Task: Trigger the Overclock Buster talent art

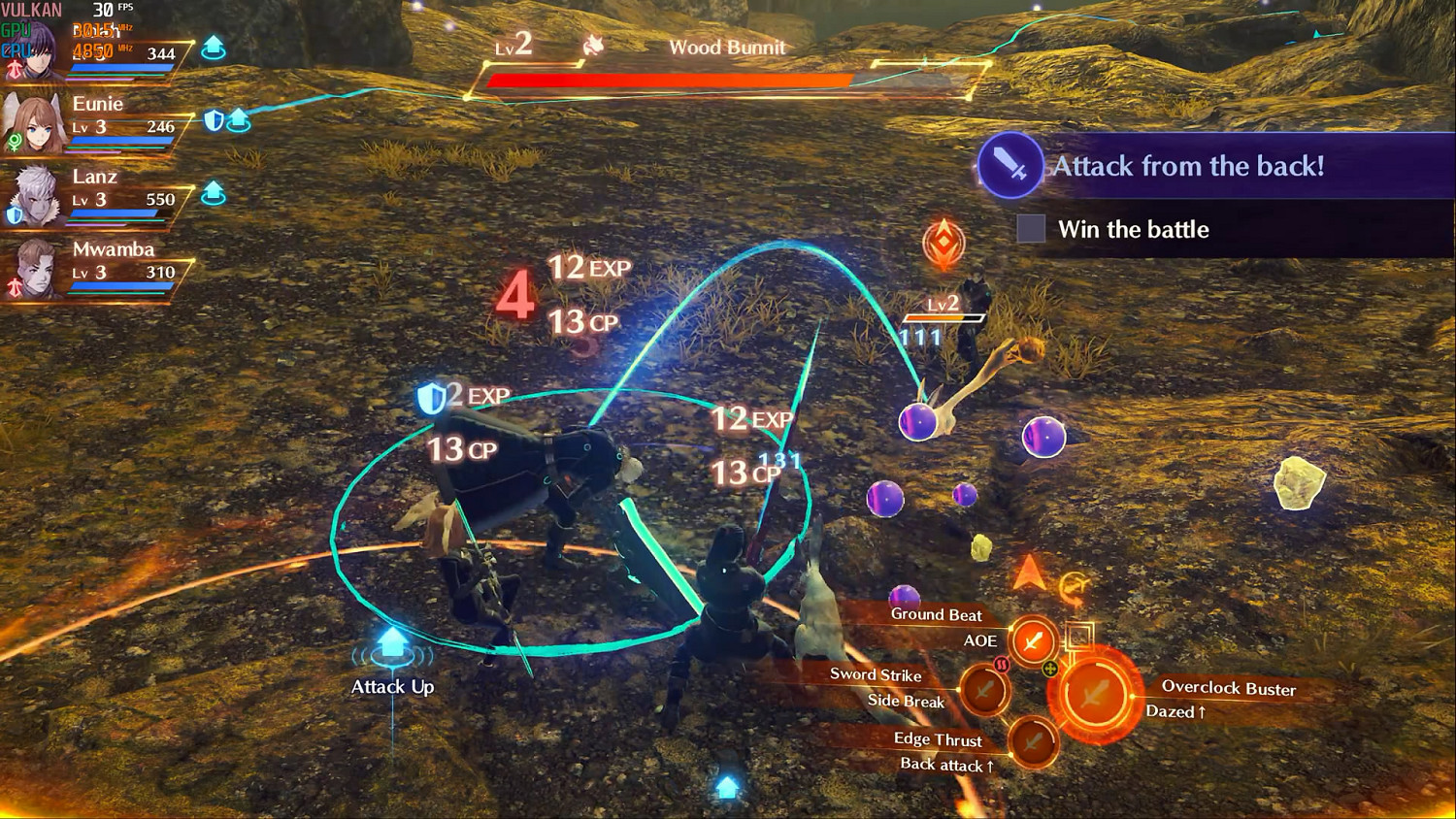Action: click(1095, 696)
